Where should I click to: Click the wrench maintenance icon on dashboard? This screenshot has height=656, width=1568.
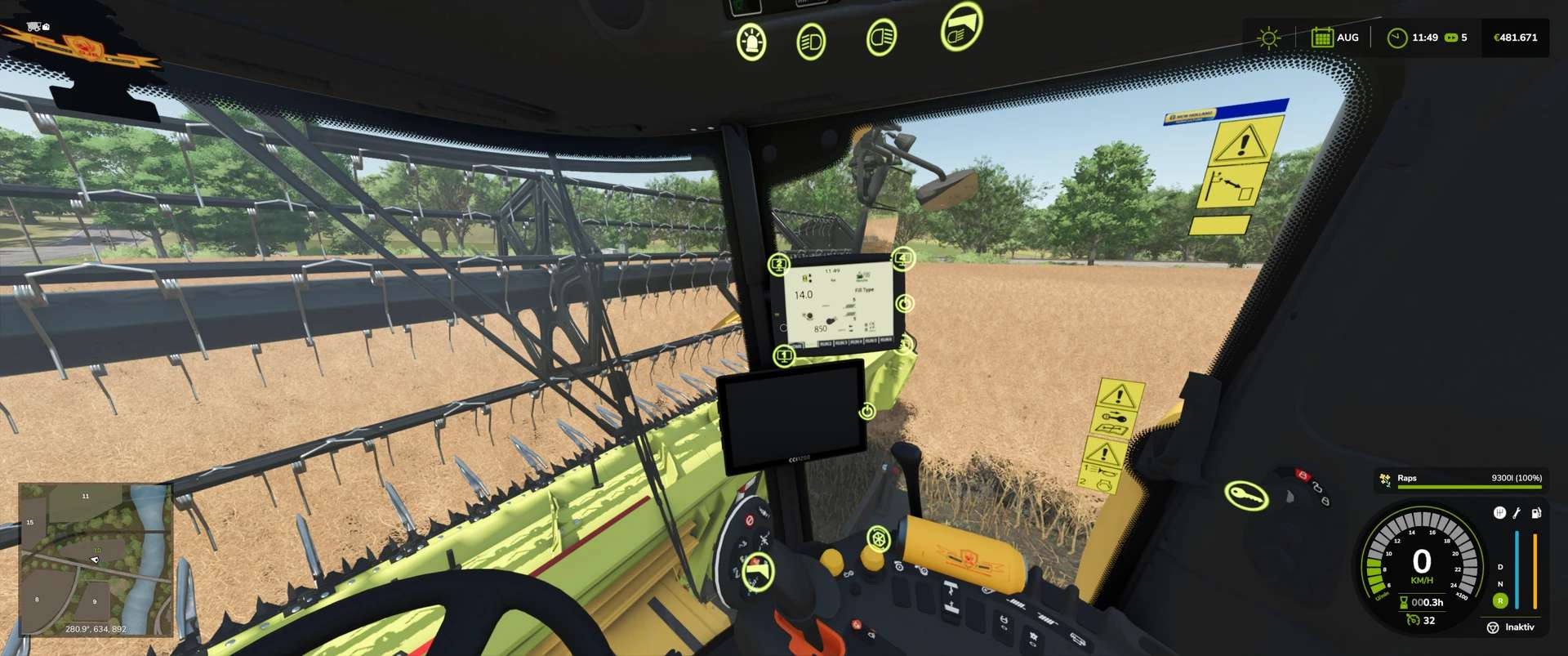[1517, 514]
